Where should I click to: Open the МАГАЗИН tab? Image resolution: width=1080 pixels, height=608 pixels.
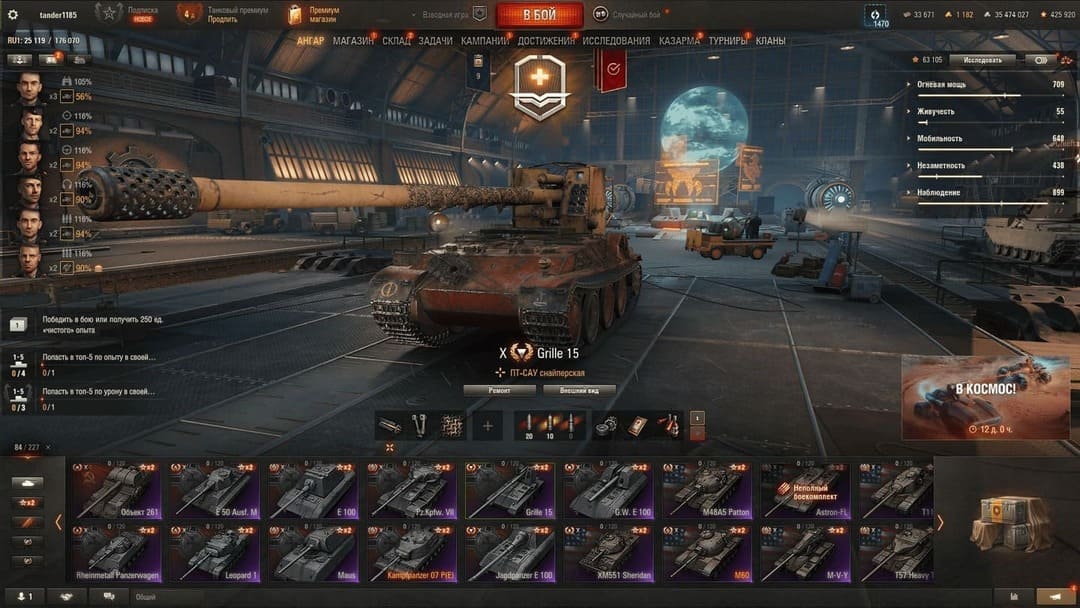point(353,41)
